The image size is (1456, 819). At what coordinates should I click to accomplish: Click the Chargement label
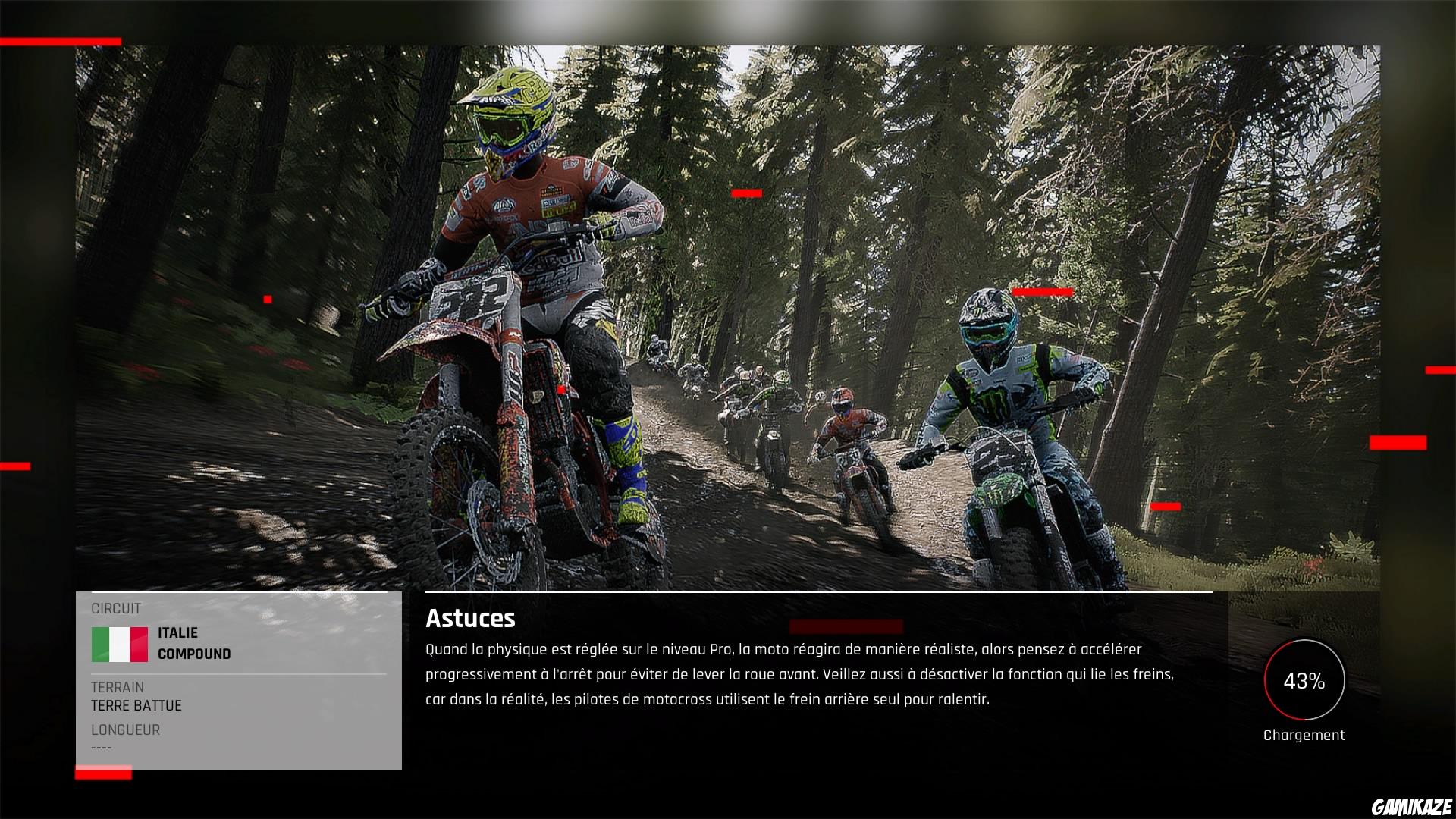(1303, 734)
